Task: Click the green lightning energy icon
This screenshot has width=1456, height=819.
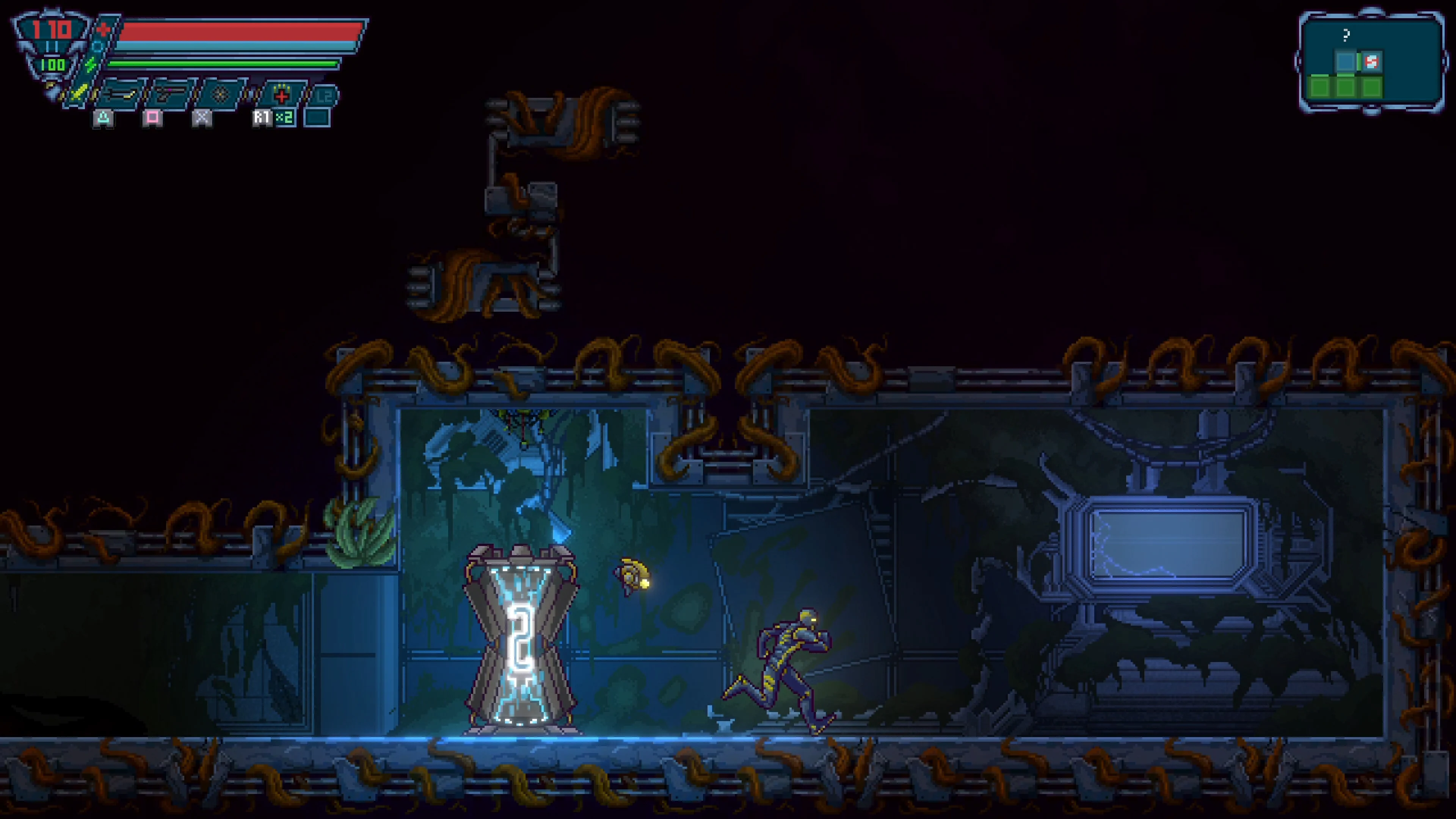Action: tap(91, 64)
